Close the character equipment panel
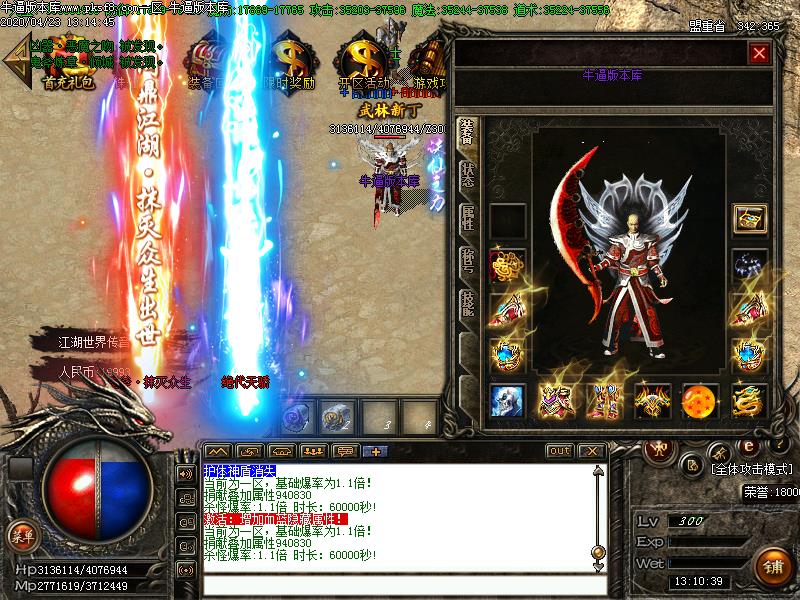This screenshot has height=600, width=800. (x=760, y=53)
